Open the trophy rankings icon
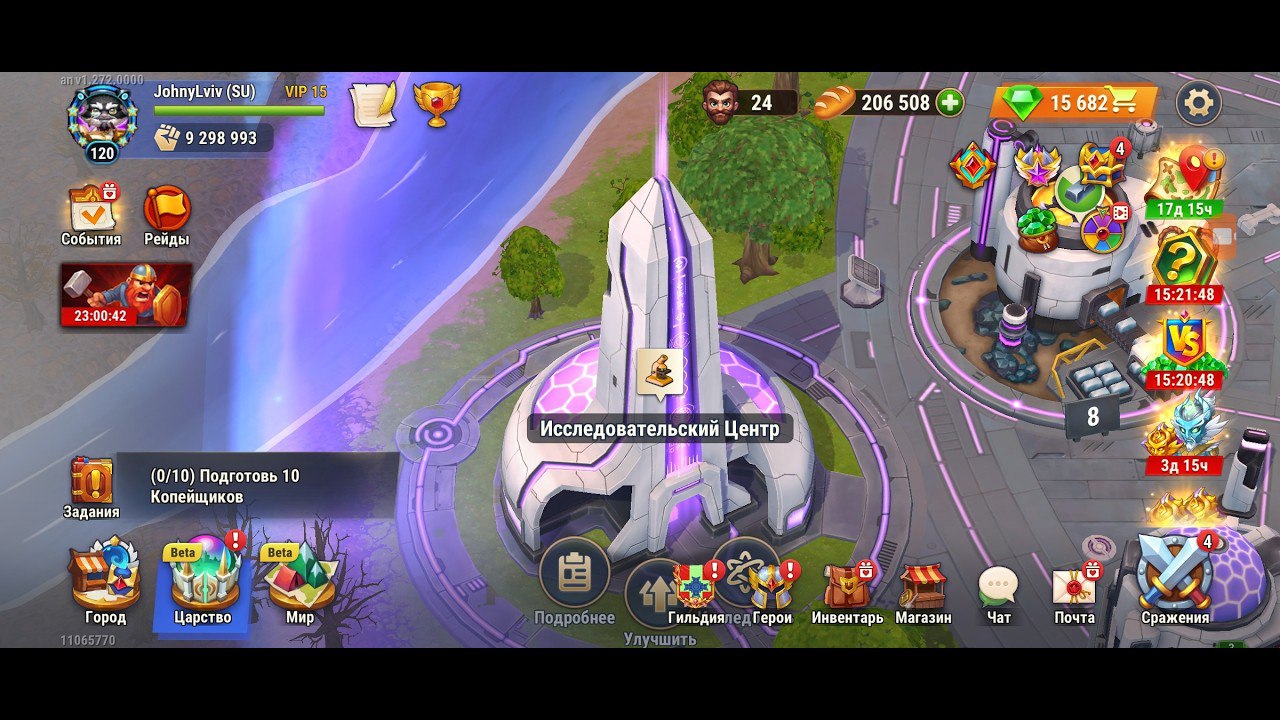 point(437,103)
